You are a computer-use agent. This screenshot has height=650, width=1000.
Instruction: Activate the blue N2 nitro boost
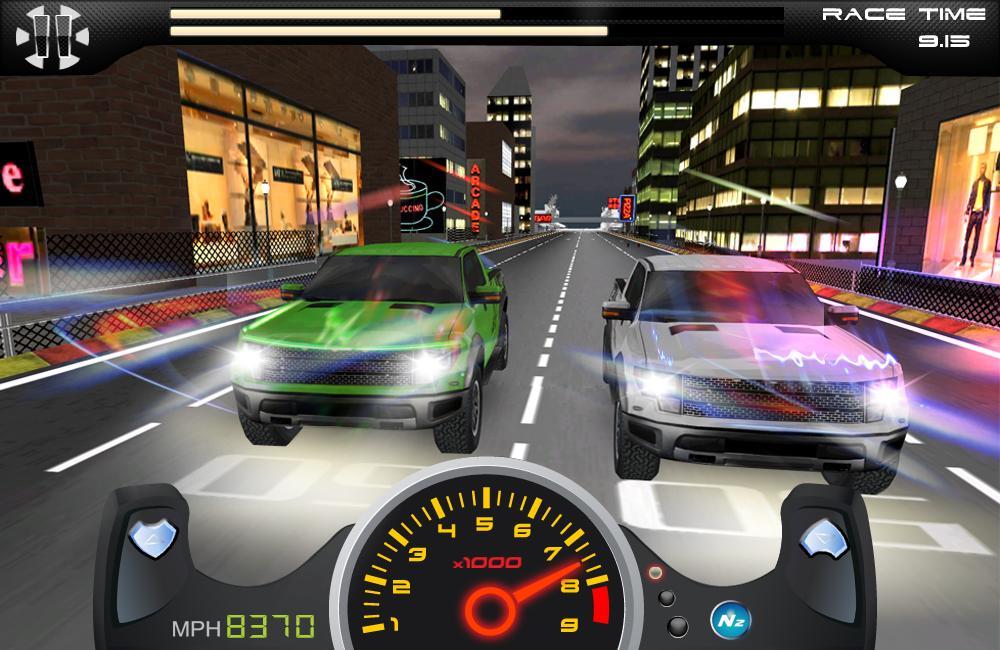point(725,616)
